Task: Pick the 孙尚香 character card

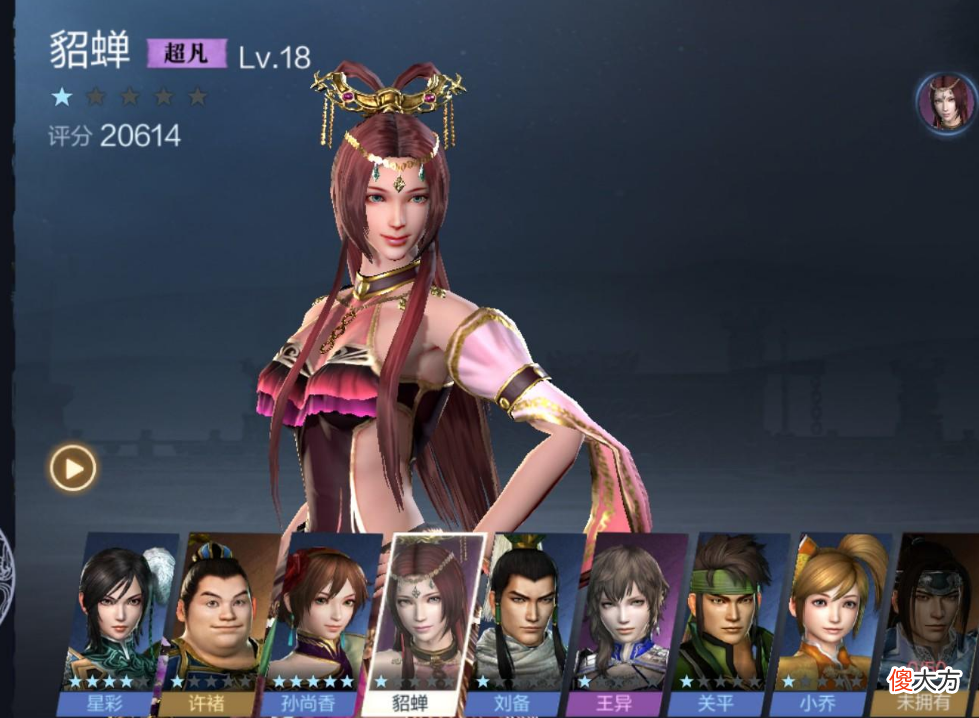Action: pyautogui.click(x=319, y=620)
